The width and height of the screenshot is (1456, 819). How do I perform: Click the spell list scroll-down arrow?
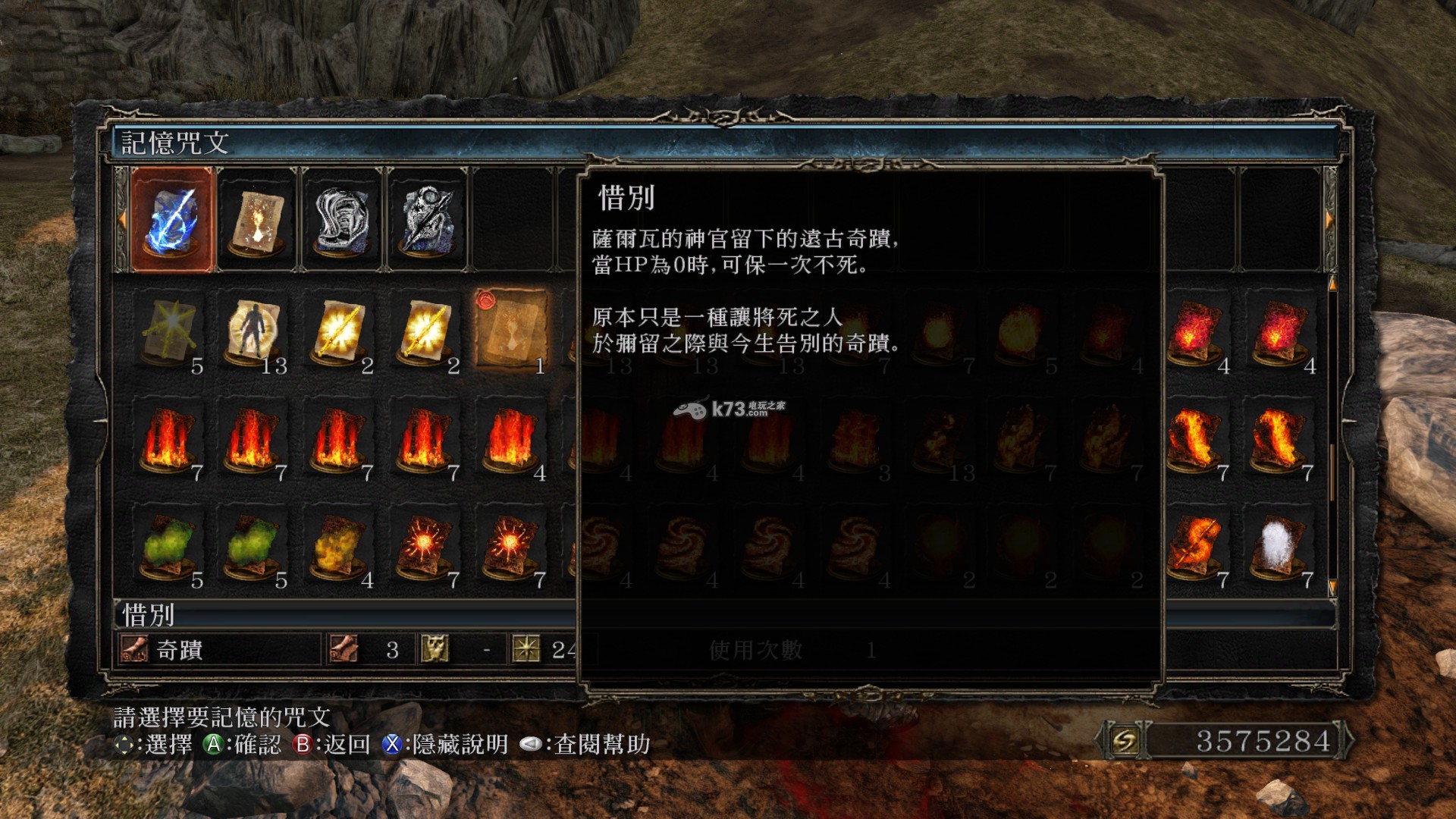point(1332,586)
